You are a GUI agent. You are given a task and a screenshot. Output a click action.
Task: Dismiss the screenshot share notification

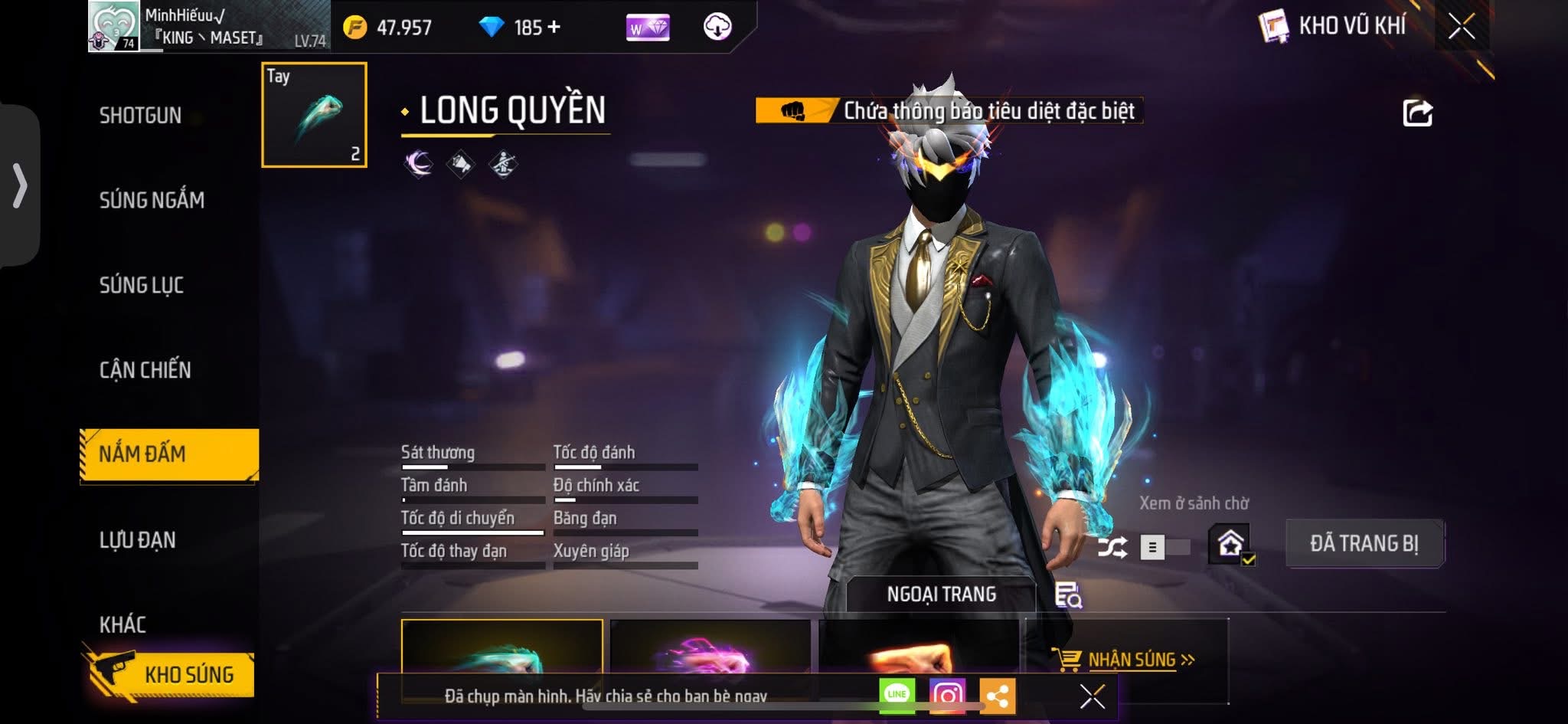point(1092,696)
